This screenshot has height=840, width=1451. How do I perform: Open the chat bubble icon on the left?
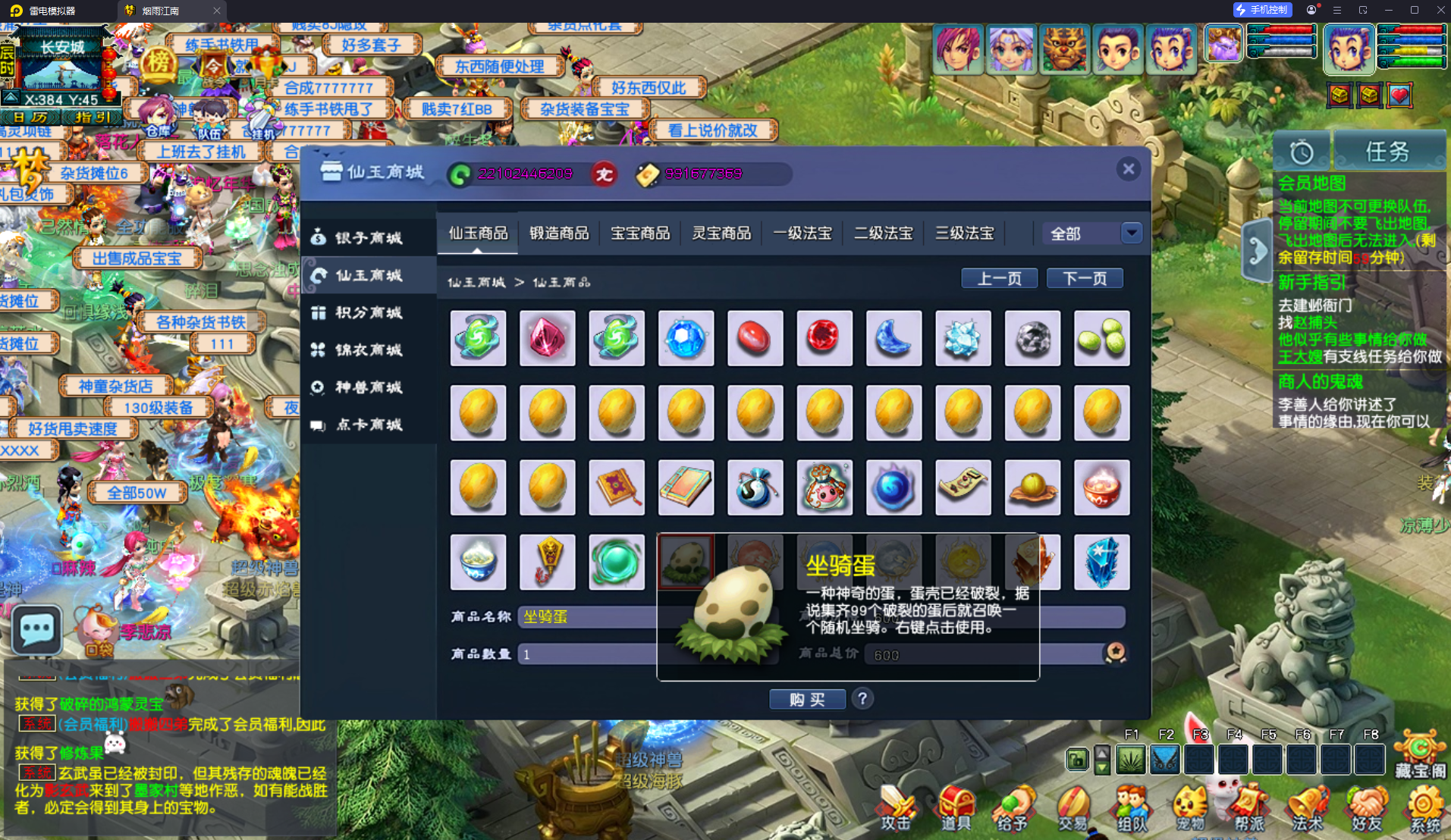coord(35,630)
